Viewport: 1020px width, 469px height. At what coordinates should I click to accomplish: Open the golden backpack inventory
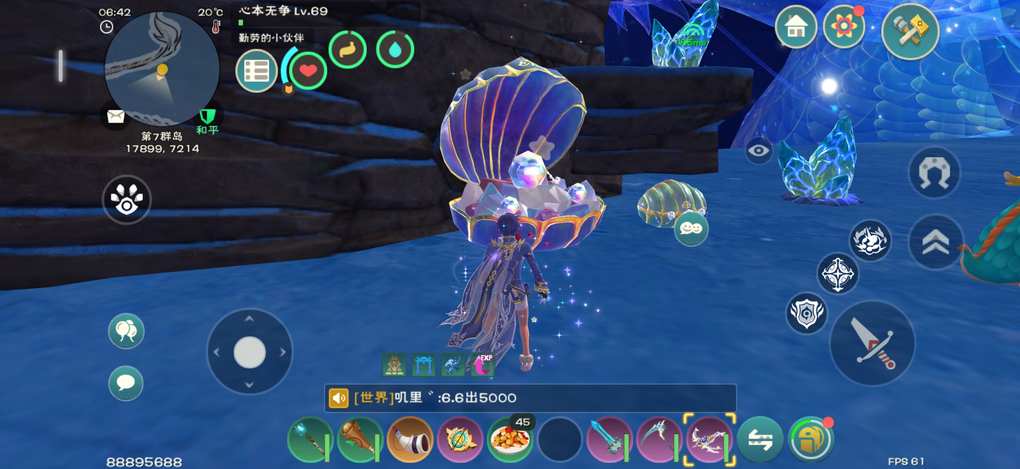(810, 439)
